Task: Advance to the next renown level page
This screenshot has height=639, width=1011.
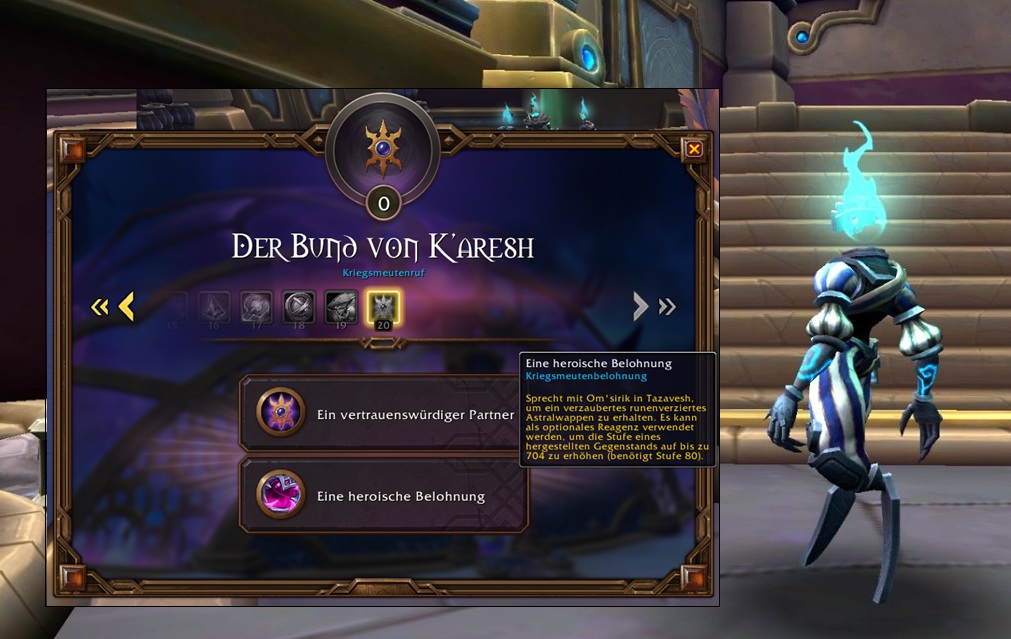Action: tap(641, 306)
